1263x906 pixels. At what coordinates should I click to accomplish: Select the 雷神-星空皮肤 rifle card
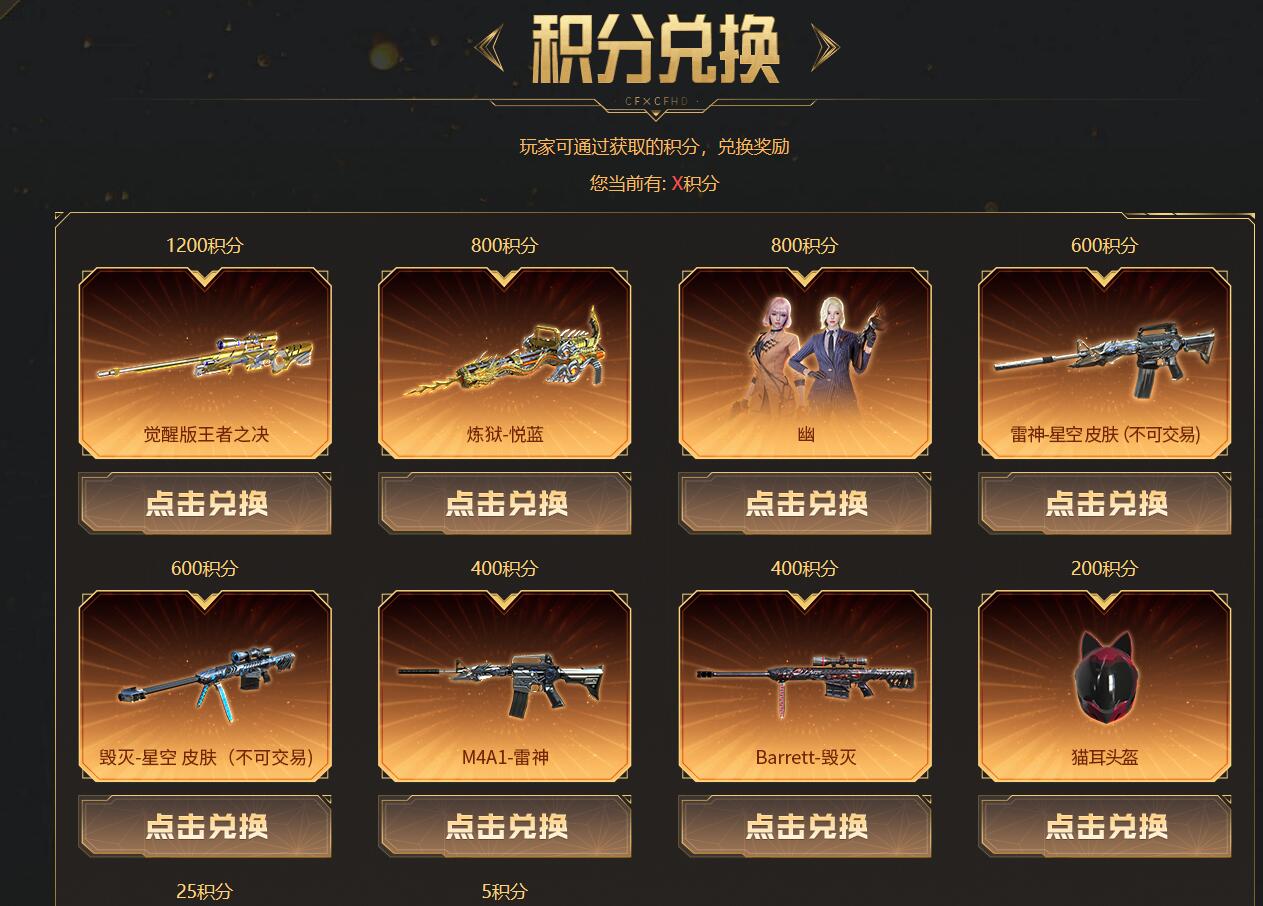[1105, 362]
